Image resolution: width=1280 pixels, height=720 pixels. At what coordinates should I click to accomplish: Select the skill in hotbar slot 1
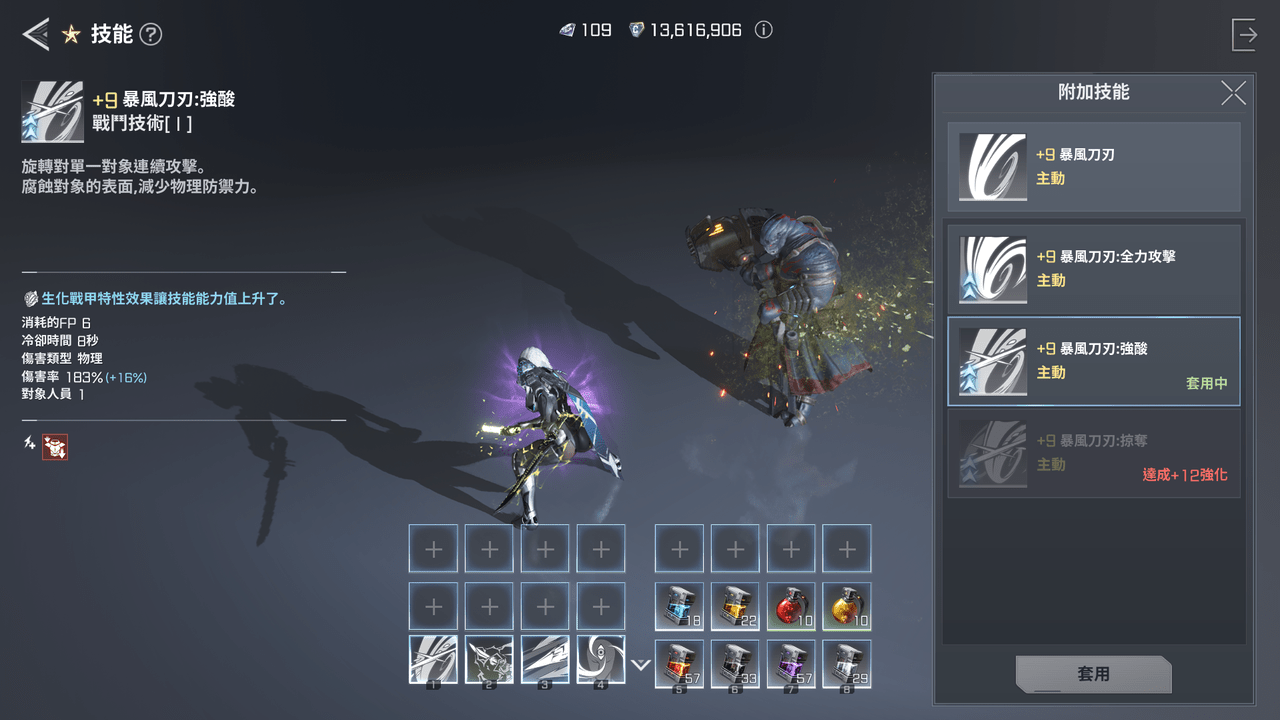pos(433,660)
